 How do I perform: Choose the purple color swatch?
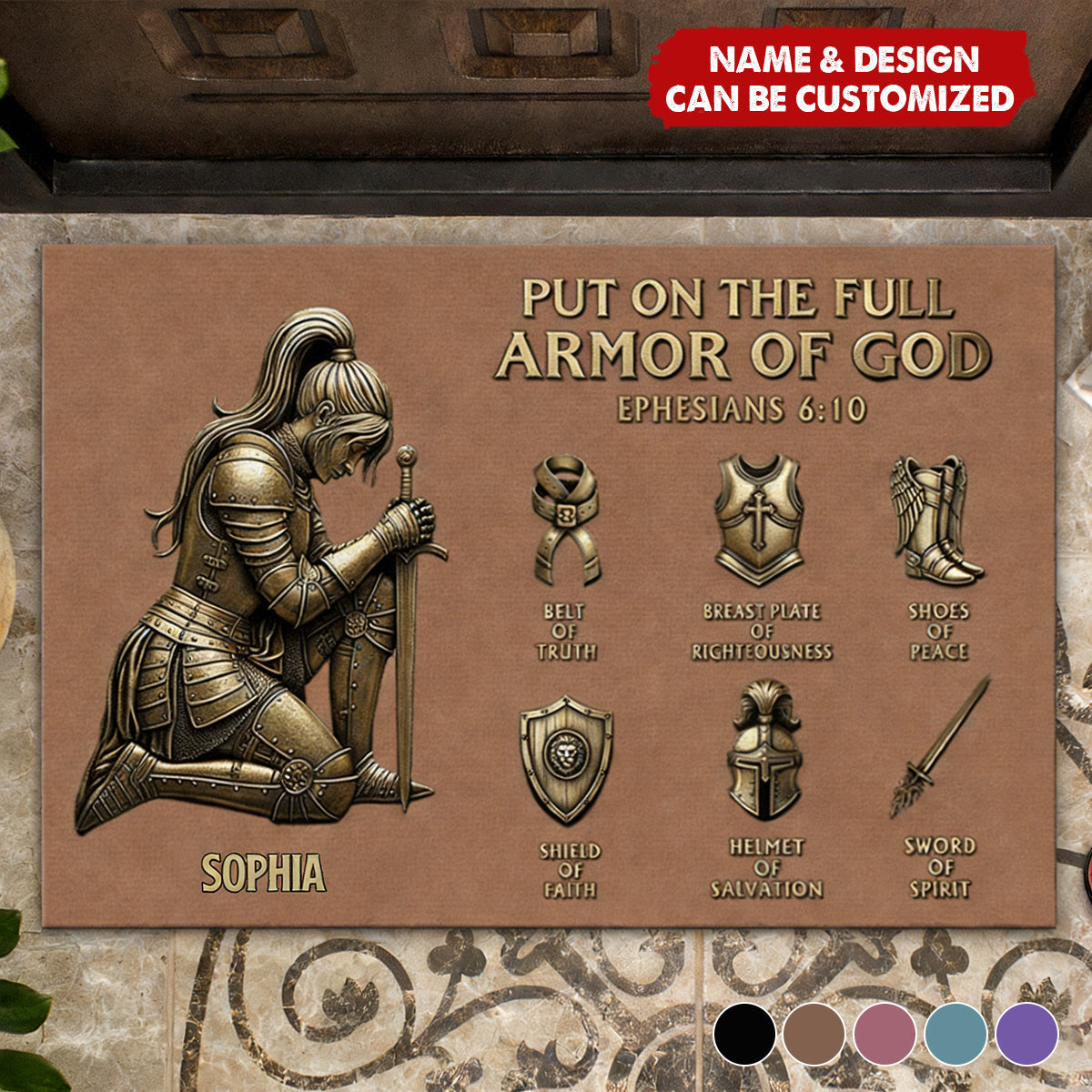pos(1026,1035)
